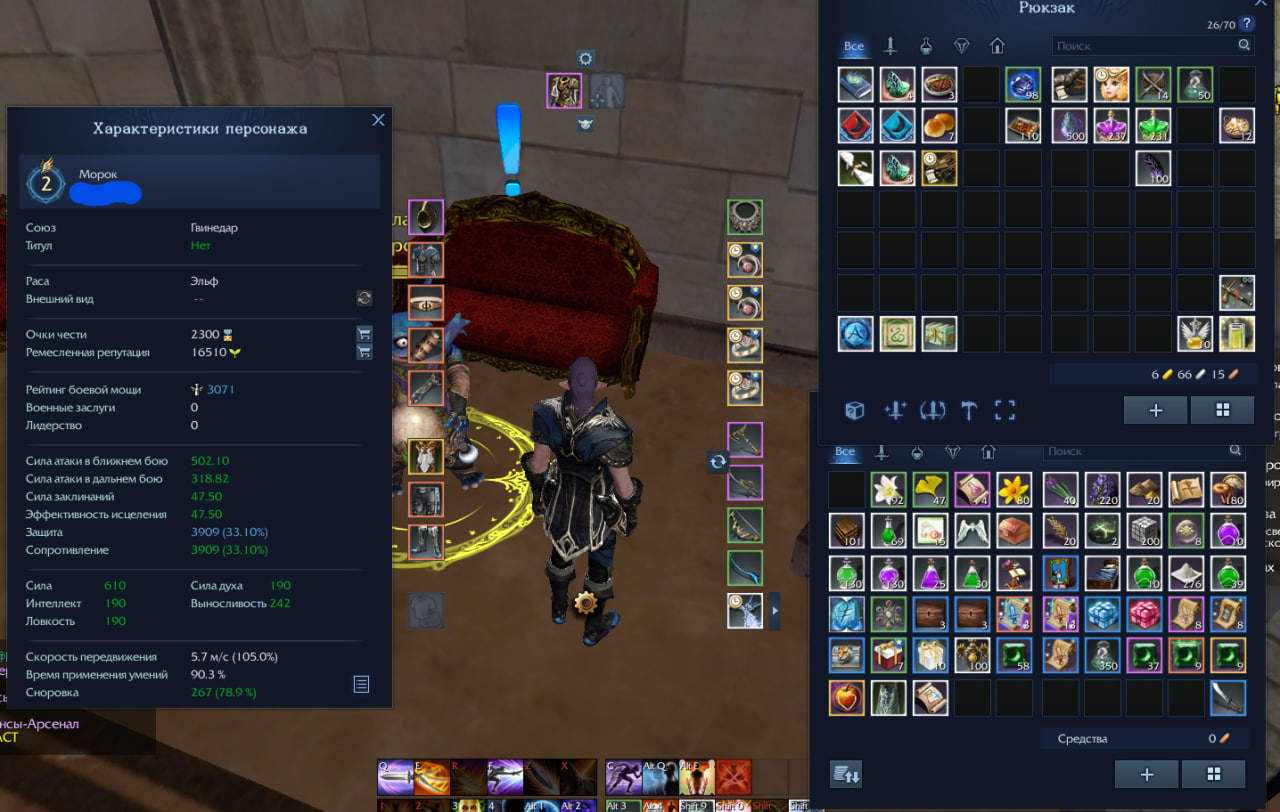Click the equipped necklace slot
This screenshot has width=1280, height=812.
744,216
